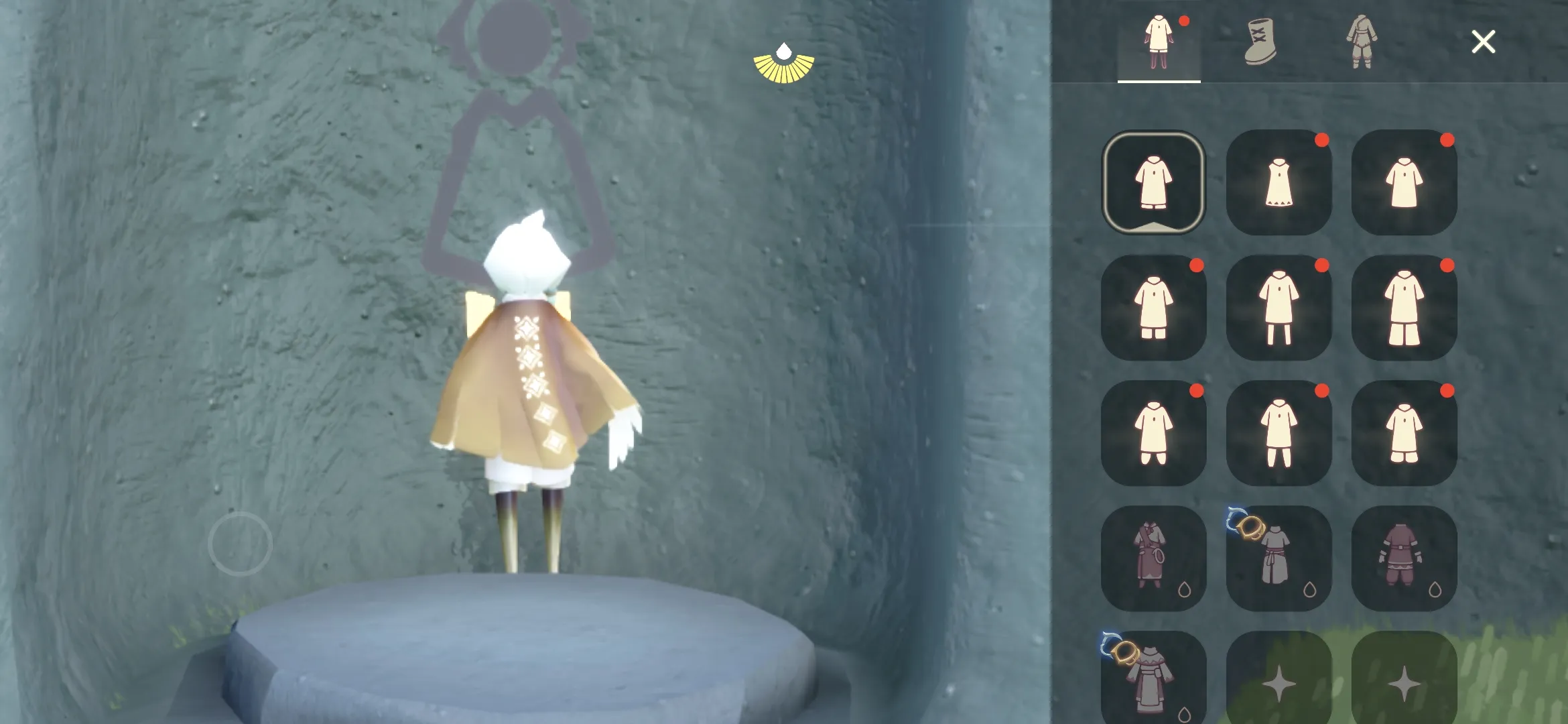The height and width of the screenshot is (724, 1568).
Task: Tap the light meter icon at top
Action: click(785, 64)
